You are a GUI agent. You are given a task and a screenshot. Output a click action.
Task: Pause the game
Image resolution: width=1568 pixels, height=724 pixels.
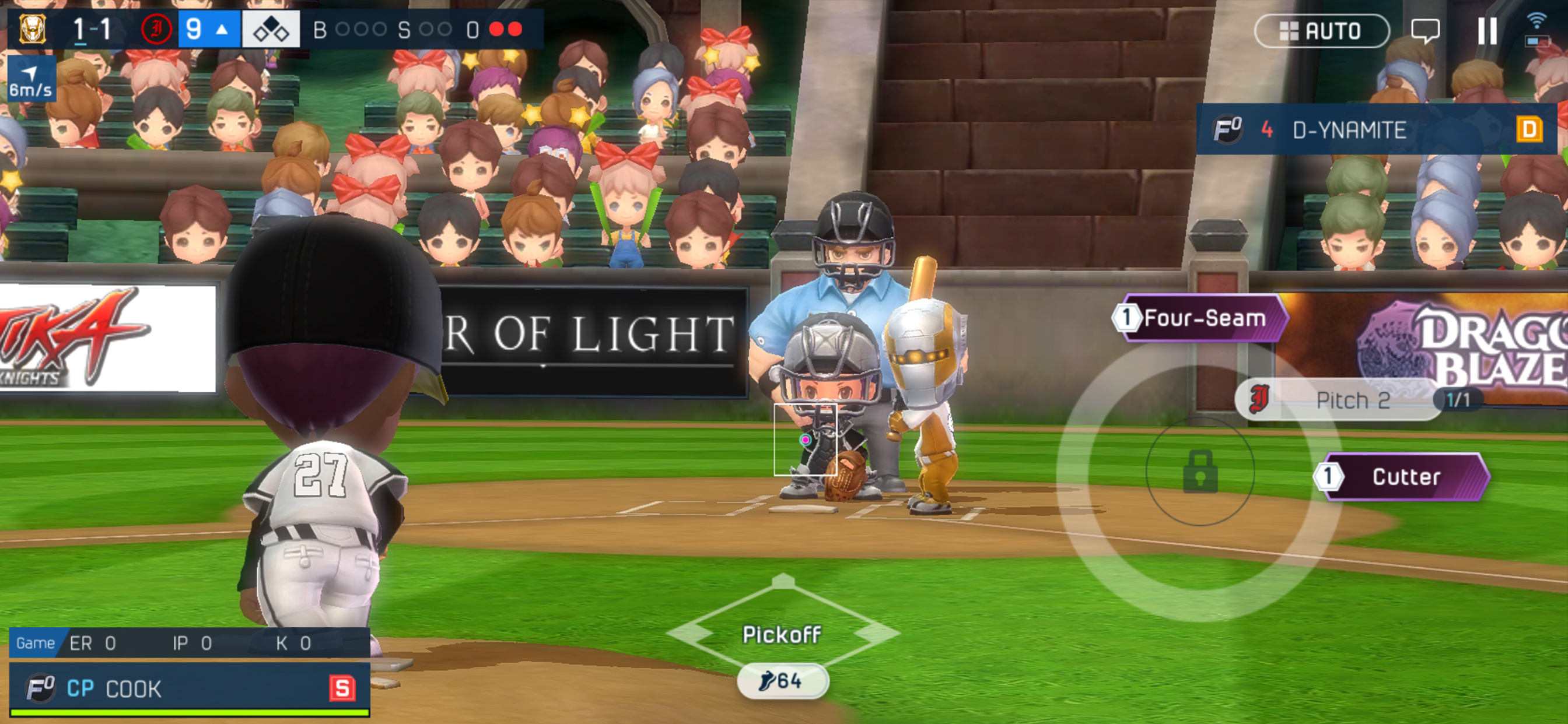pos(1486,30)
